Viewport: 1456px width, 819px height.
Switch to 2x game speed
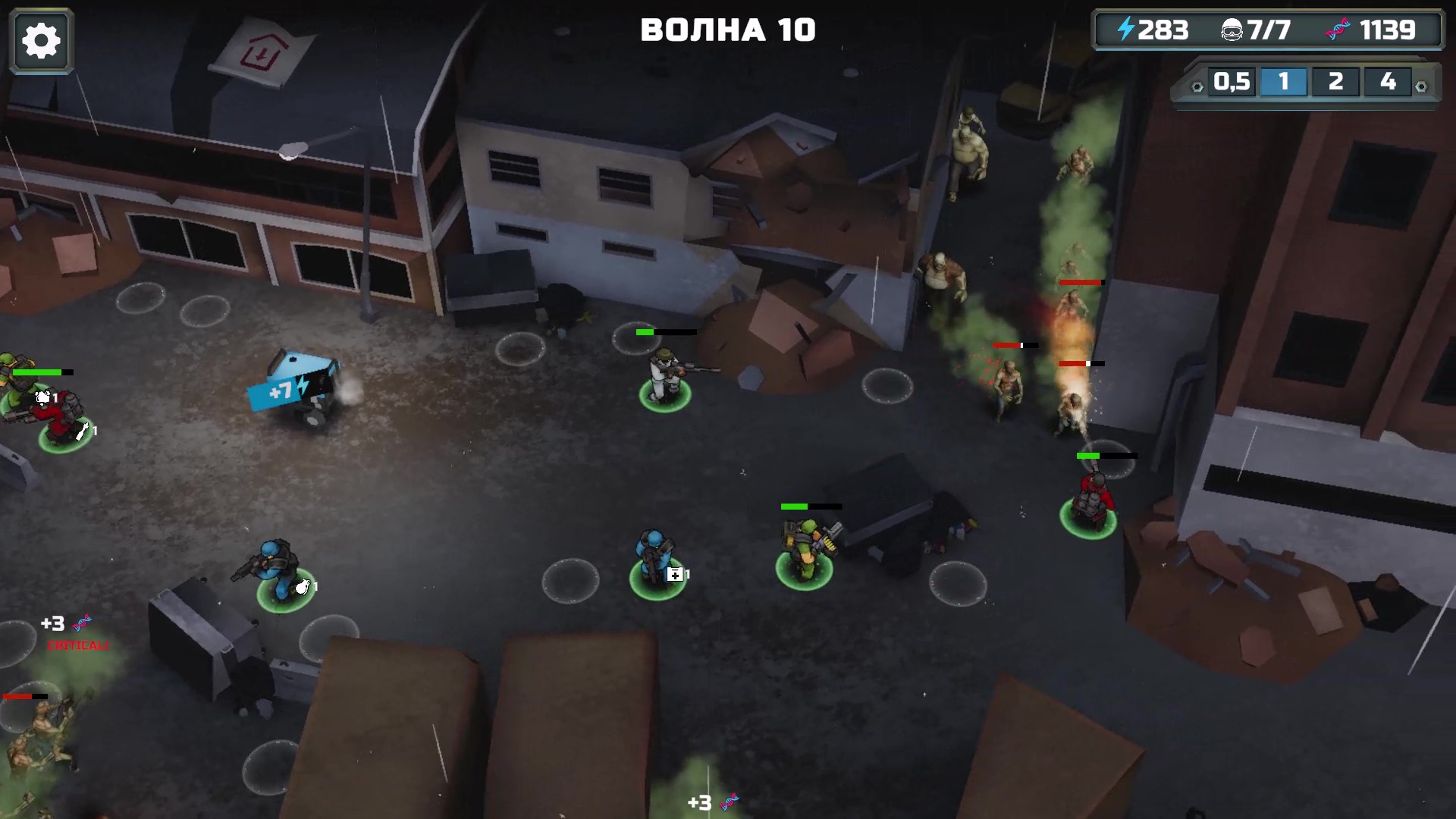click(x=1335, y=81)
